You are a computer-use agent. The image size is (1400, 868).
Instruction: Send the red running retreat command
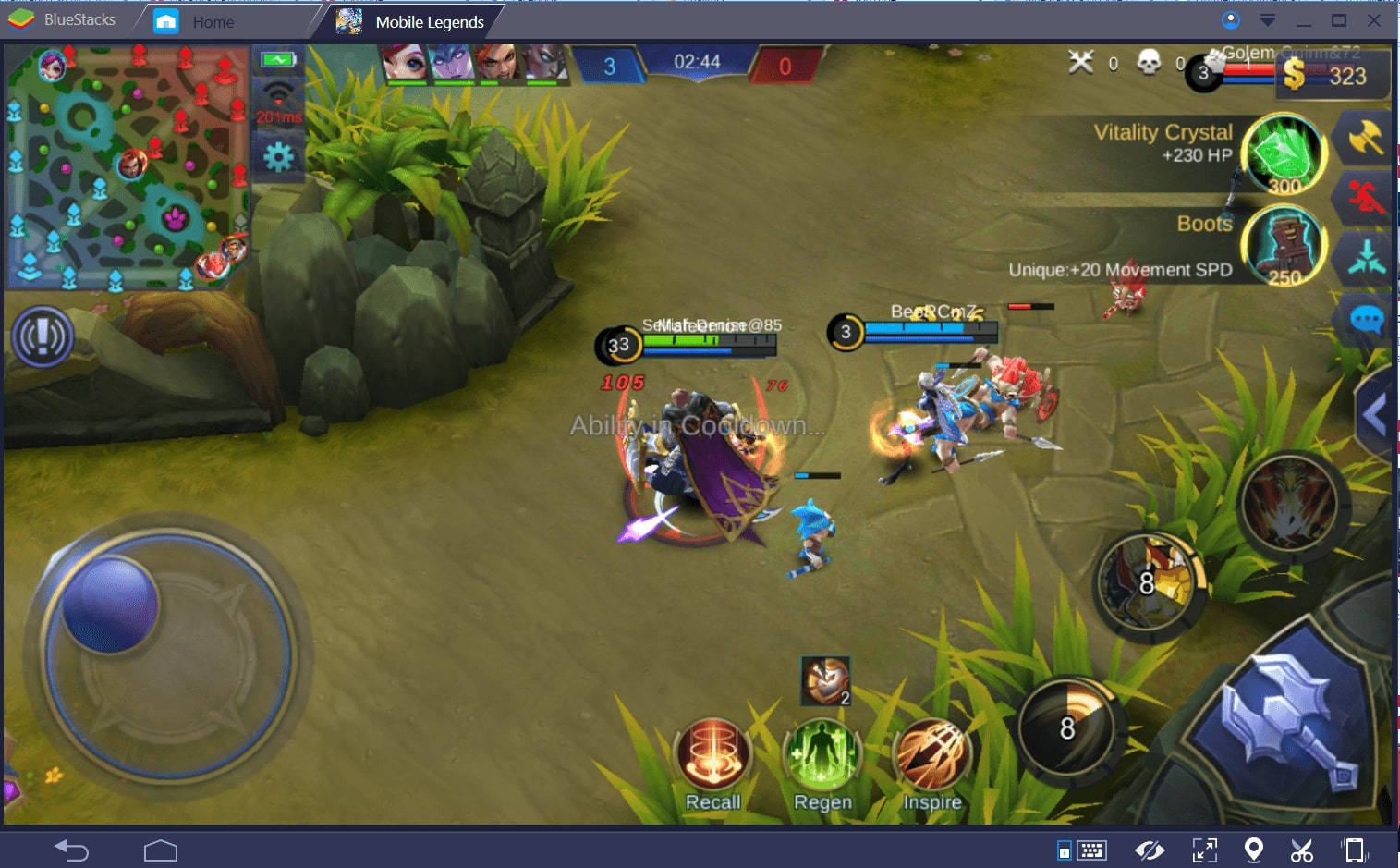1365,199
